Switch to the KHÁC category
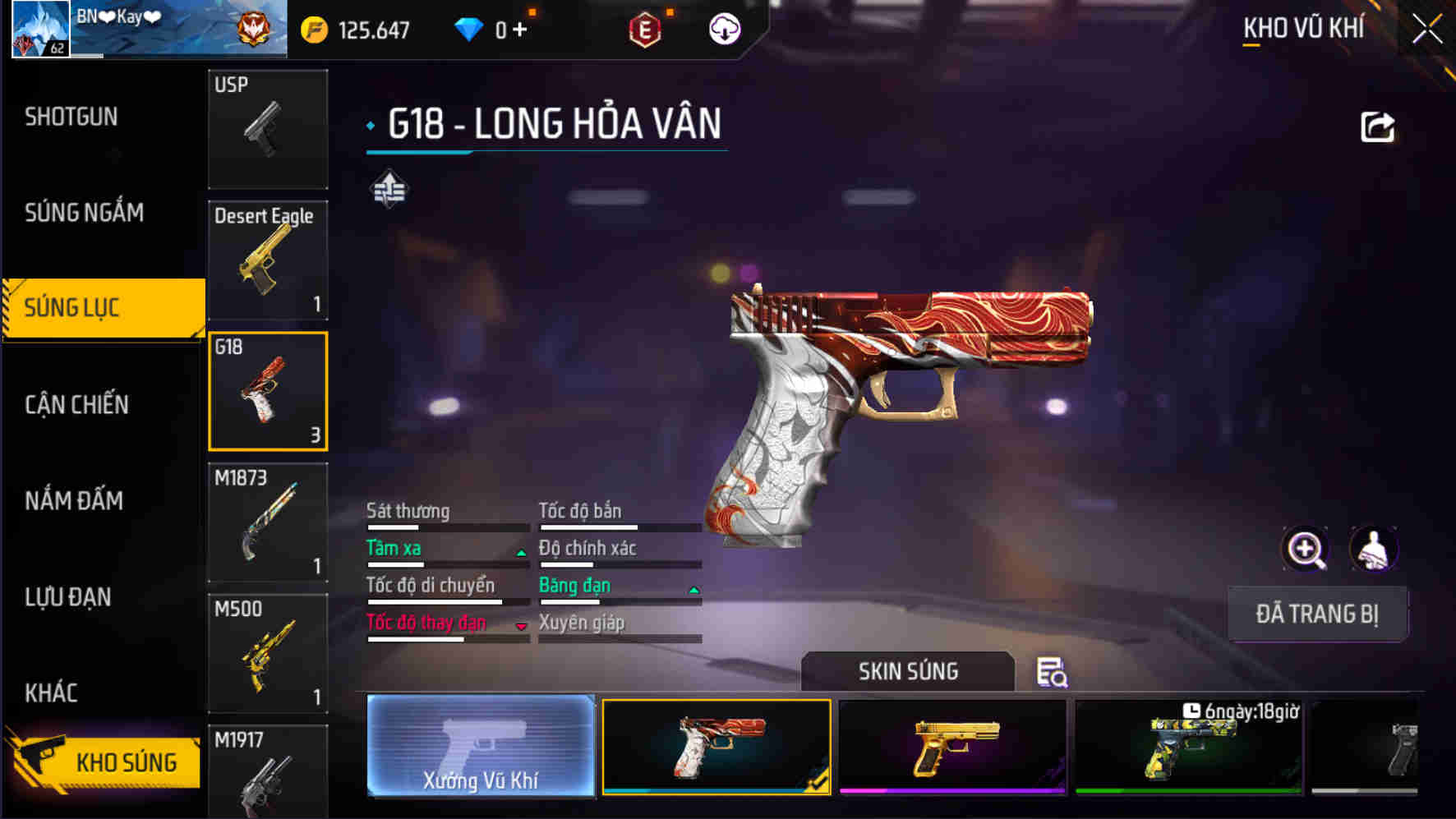 pos(51,693)
